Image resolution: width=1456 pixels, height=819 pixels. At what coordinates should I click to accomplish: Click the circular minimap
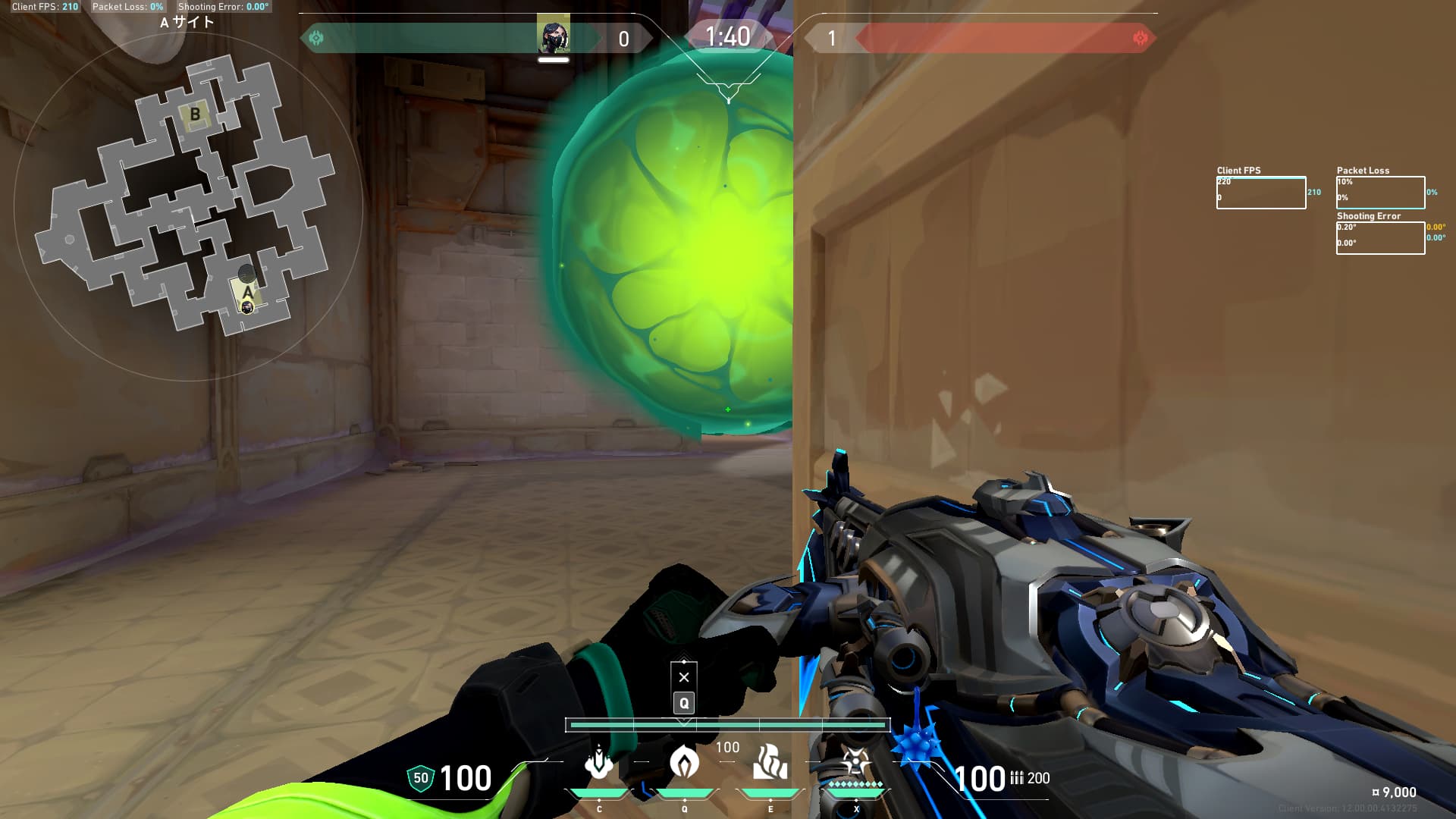tap(188, 206)
